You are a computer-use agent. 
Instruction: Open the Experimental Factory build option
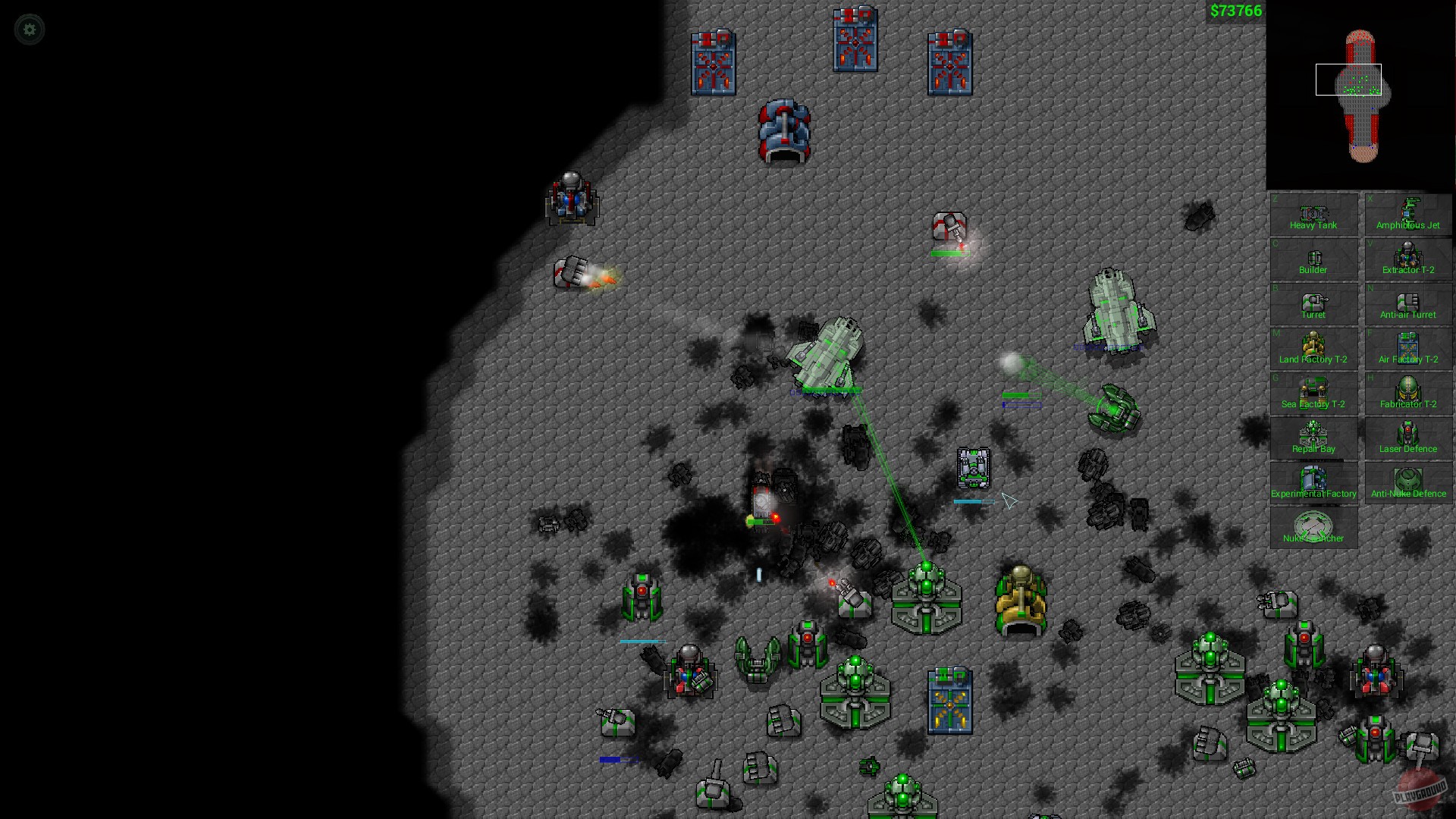pos(1313,482)
